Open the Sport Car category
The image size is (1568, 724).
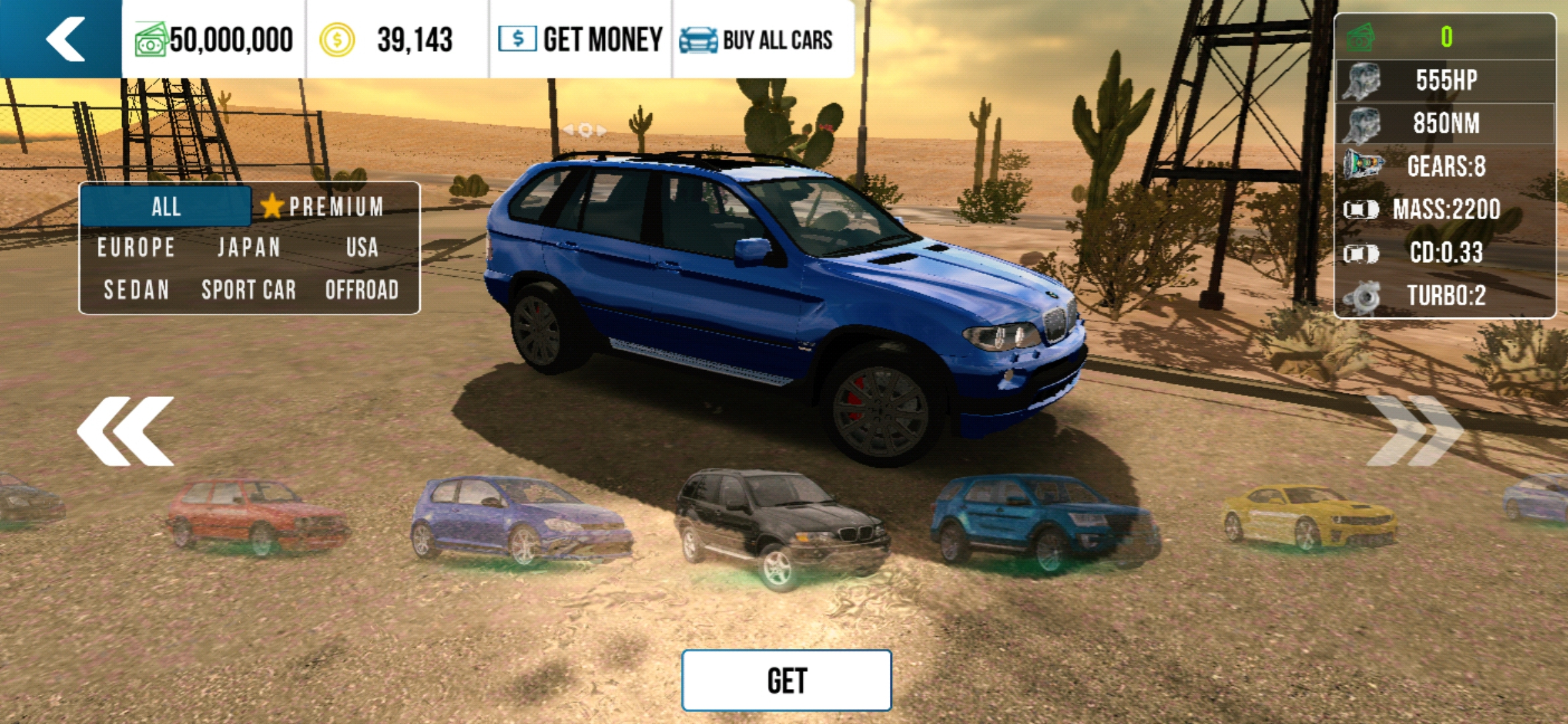(x=249, y=290)
